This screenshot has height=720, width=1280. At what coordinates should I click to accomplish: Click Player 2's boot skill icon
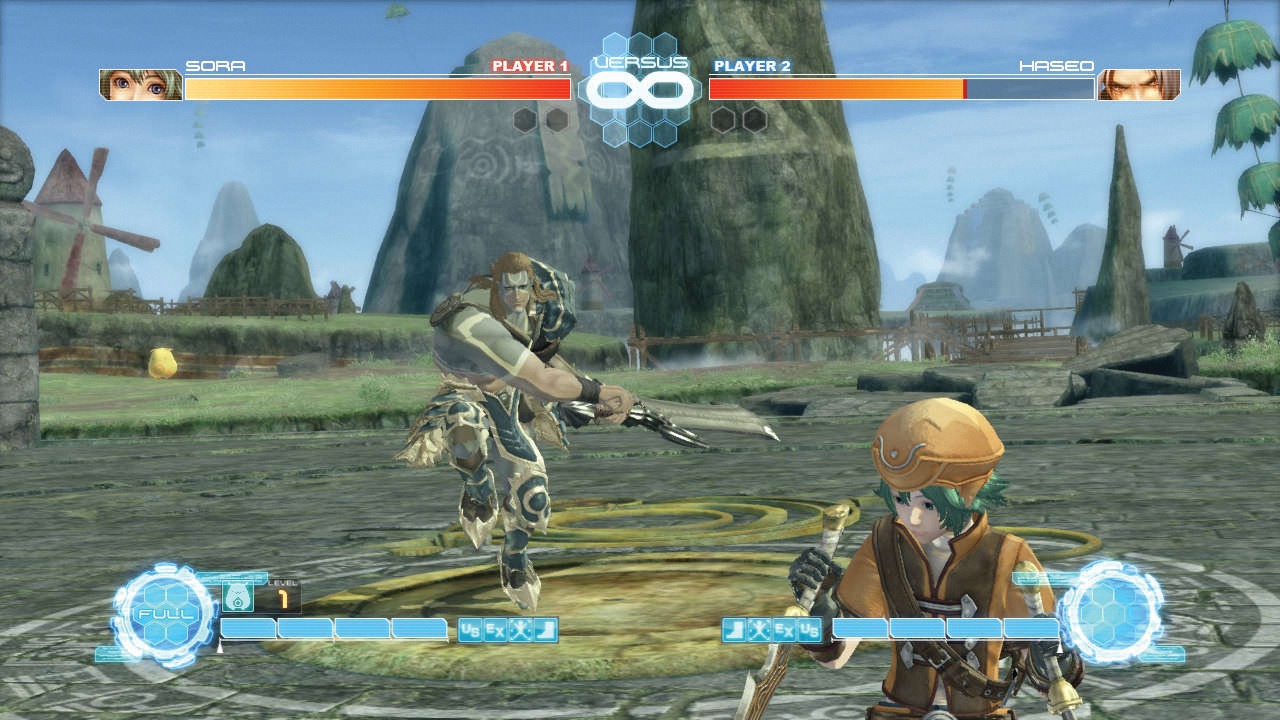[734, 630]
